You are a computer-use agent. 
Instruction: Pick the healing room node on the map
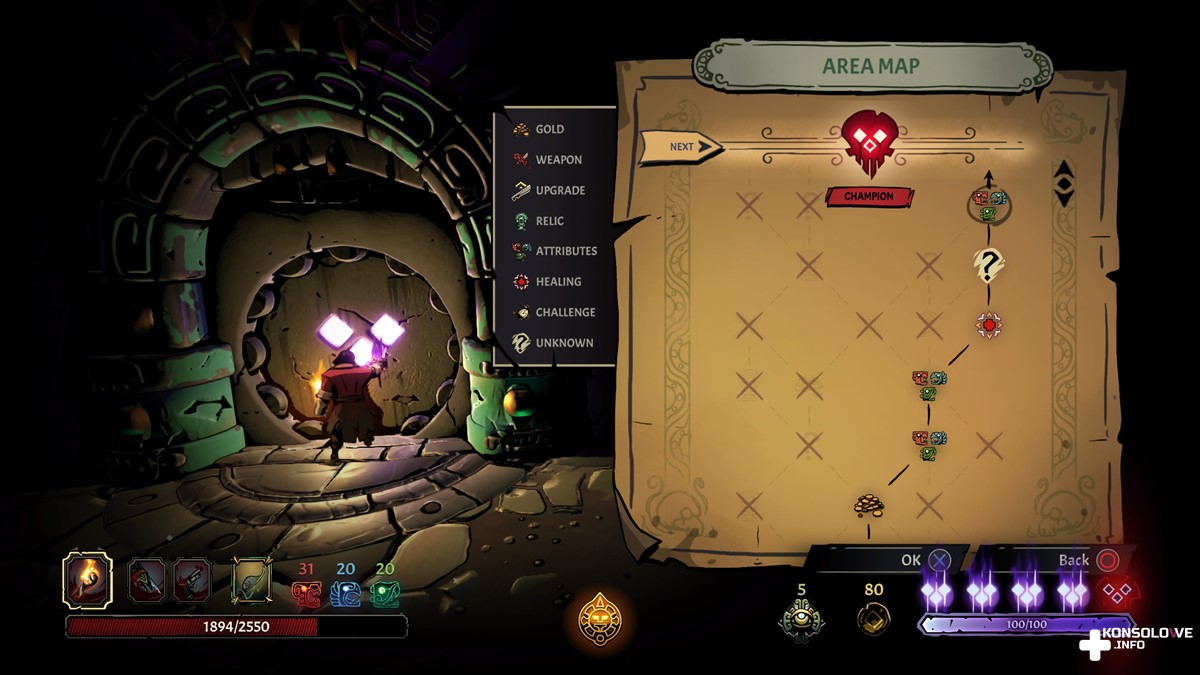(989, 324)
